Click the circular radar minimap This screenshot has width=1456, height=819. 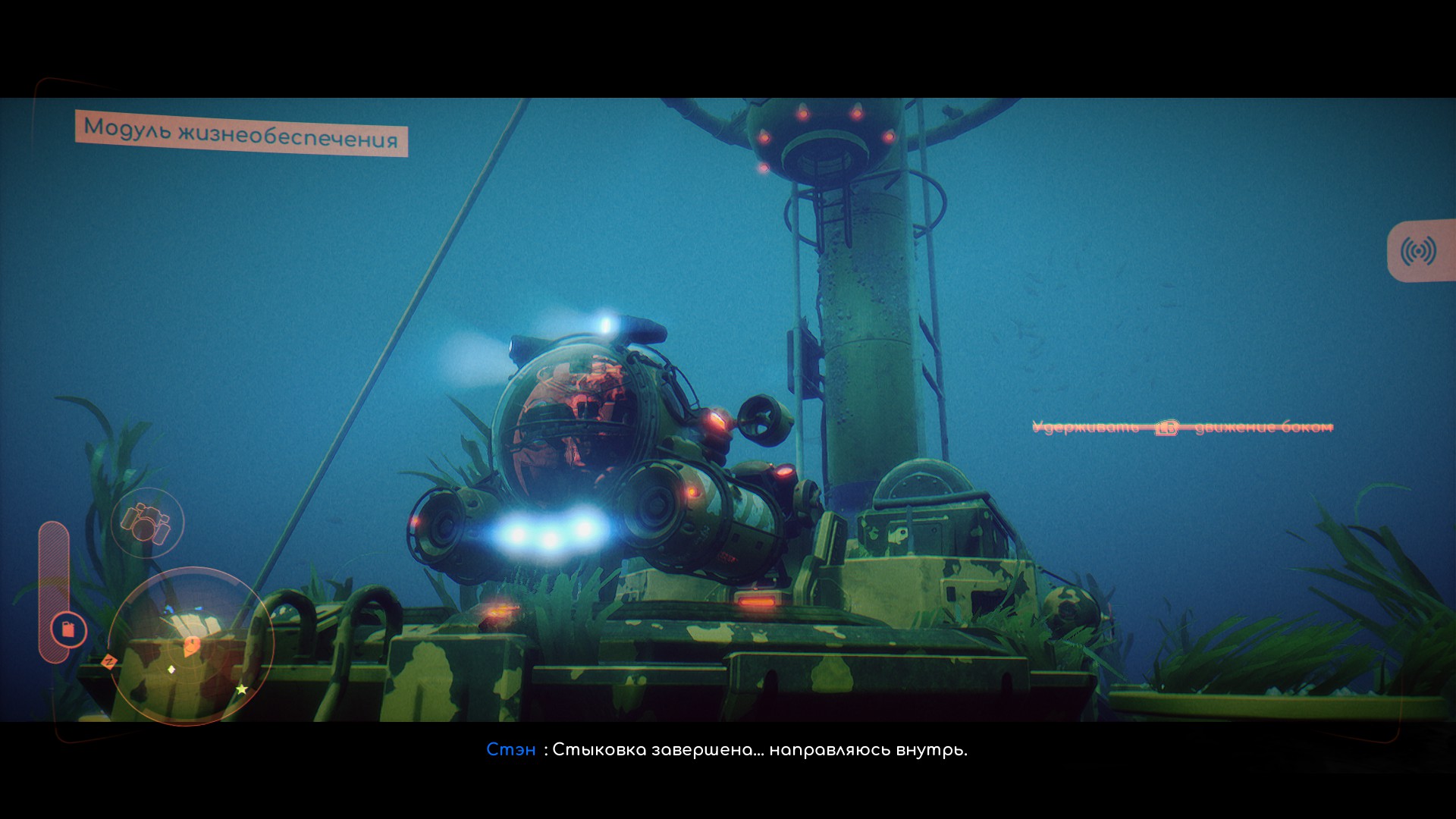coord(190,645)
